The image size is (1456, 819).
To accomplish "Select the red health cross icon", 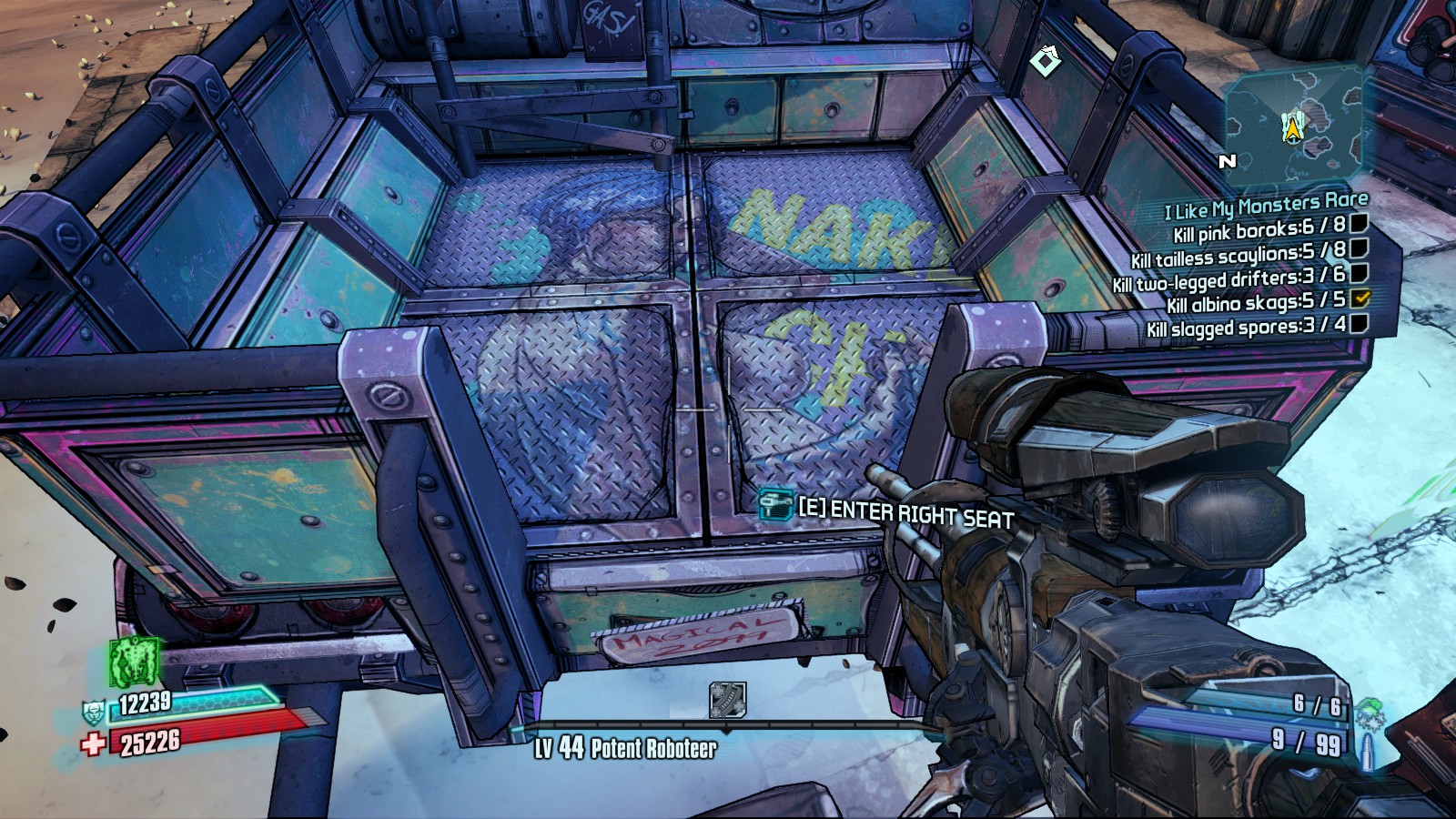I will coord(93,744).
